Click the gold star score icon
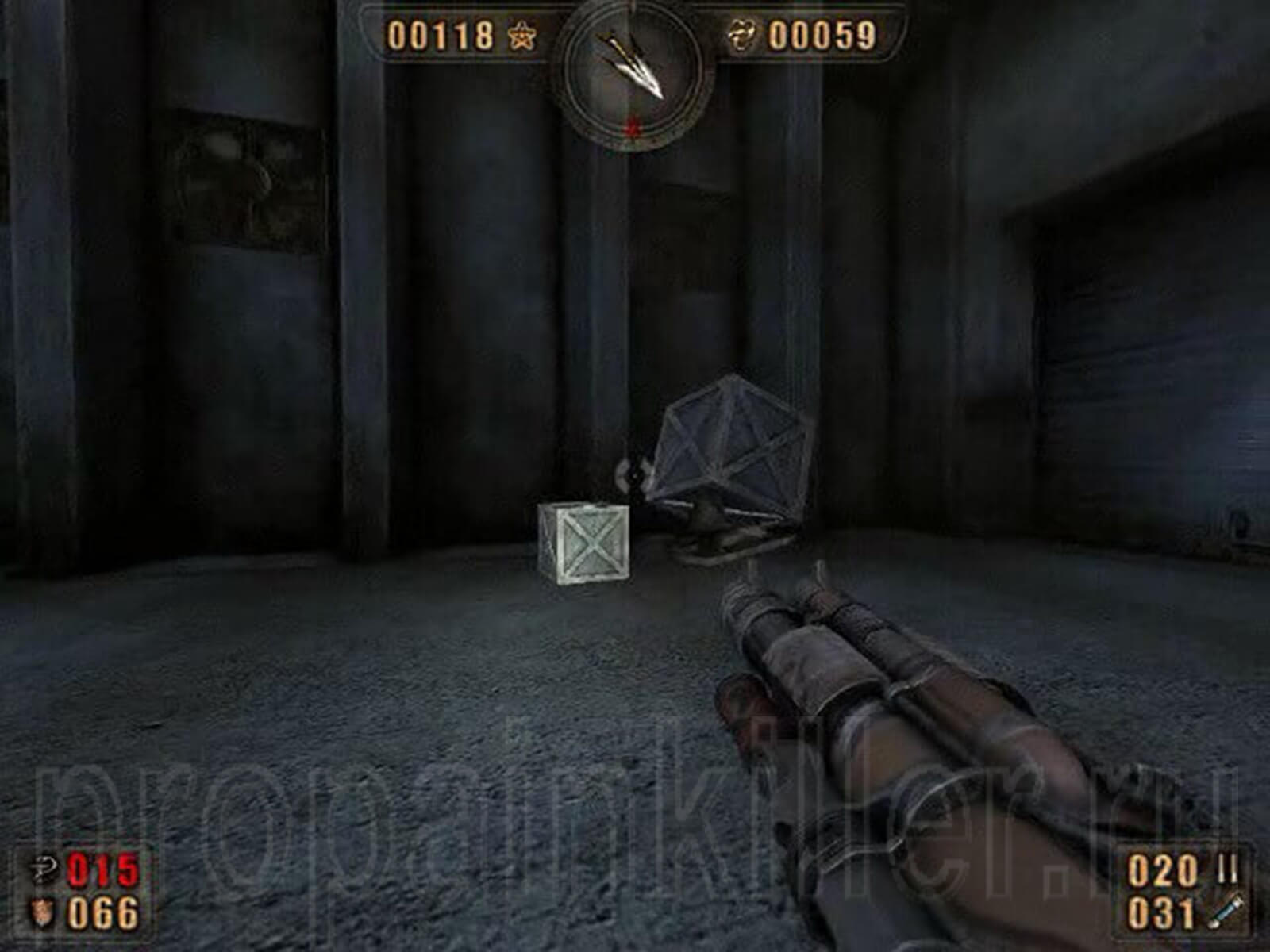The image size is (1270, 952). 521,36
